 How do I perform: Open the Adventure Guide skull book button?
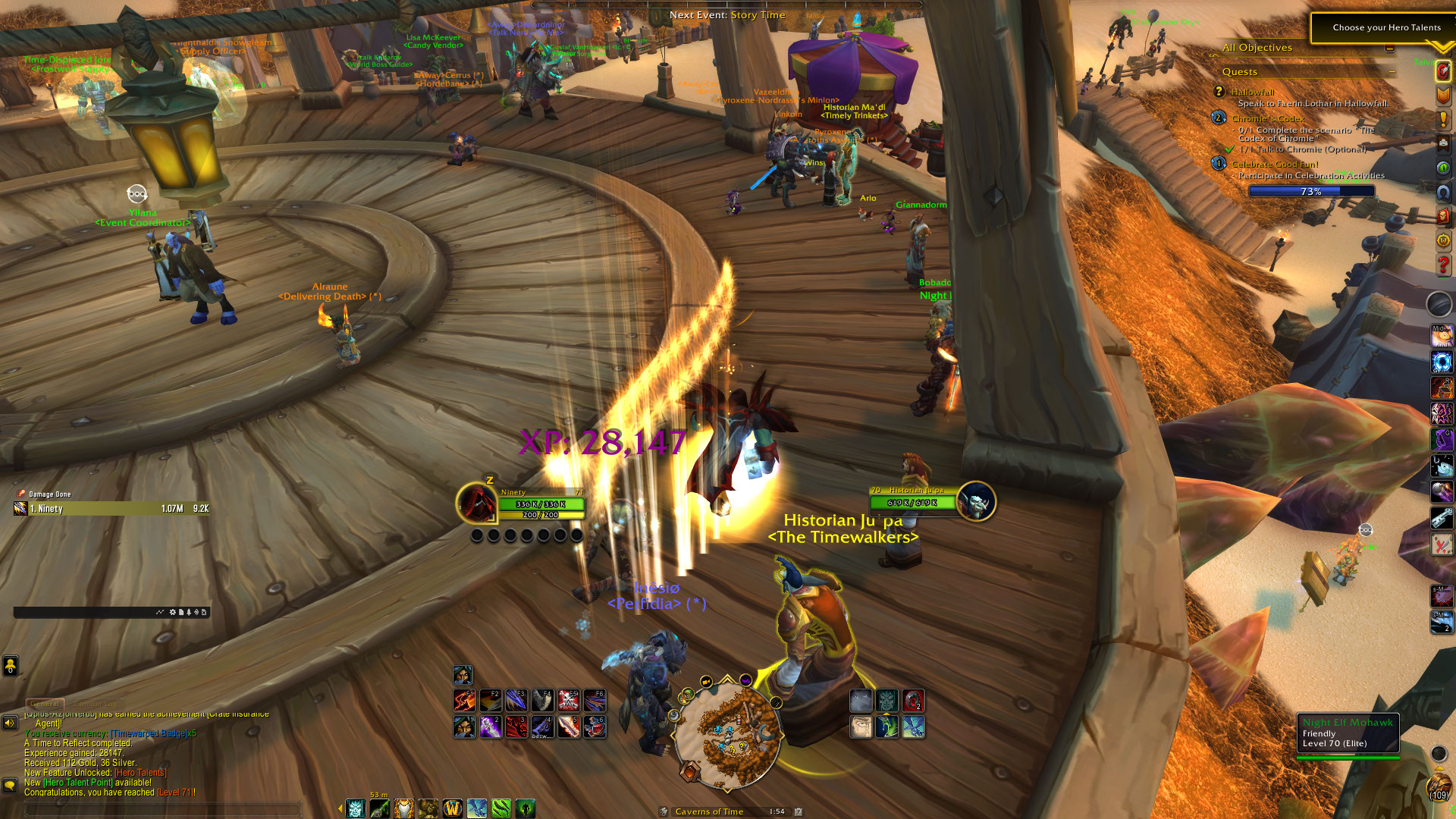[1443, 216]
